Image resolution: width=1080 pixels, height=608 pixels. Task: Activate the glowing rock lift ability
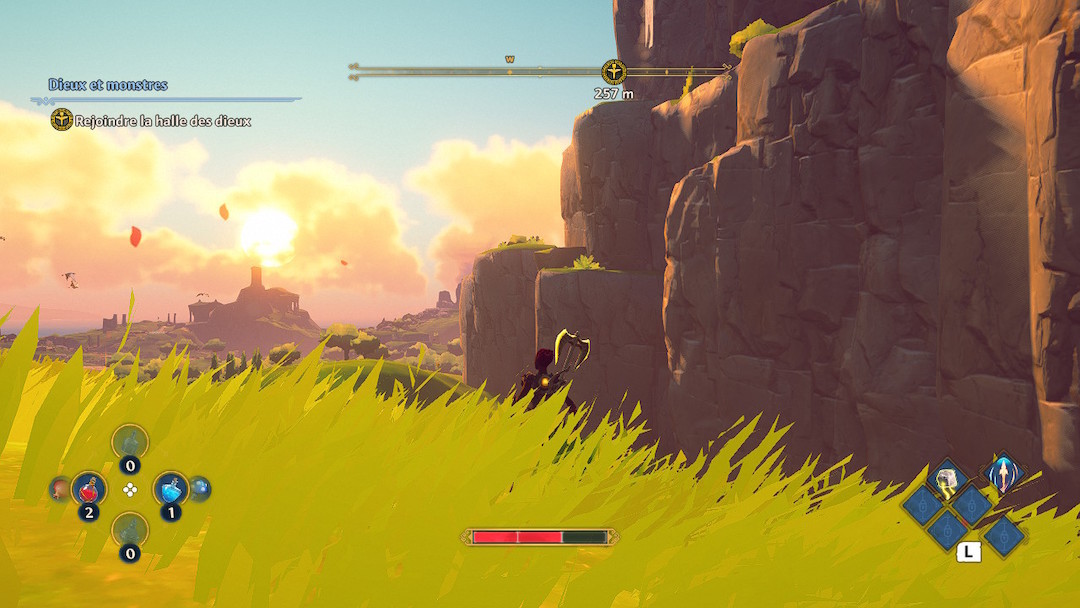point(946,479)
